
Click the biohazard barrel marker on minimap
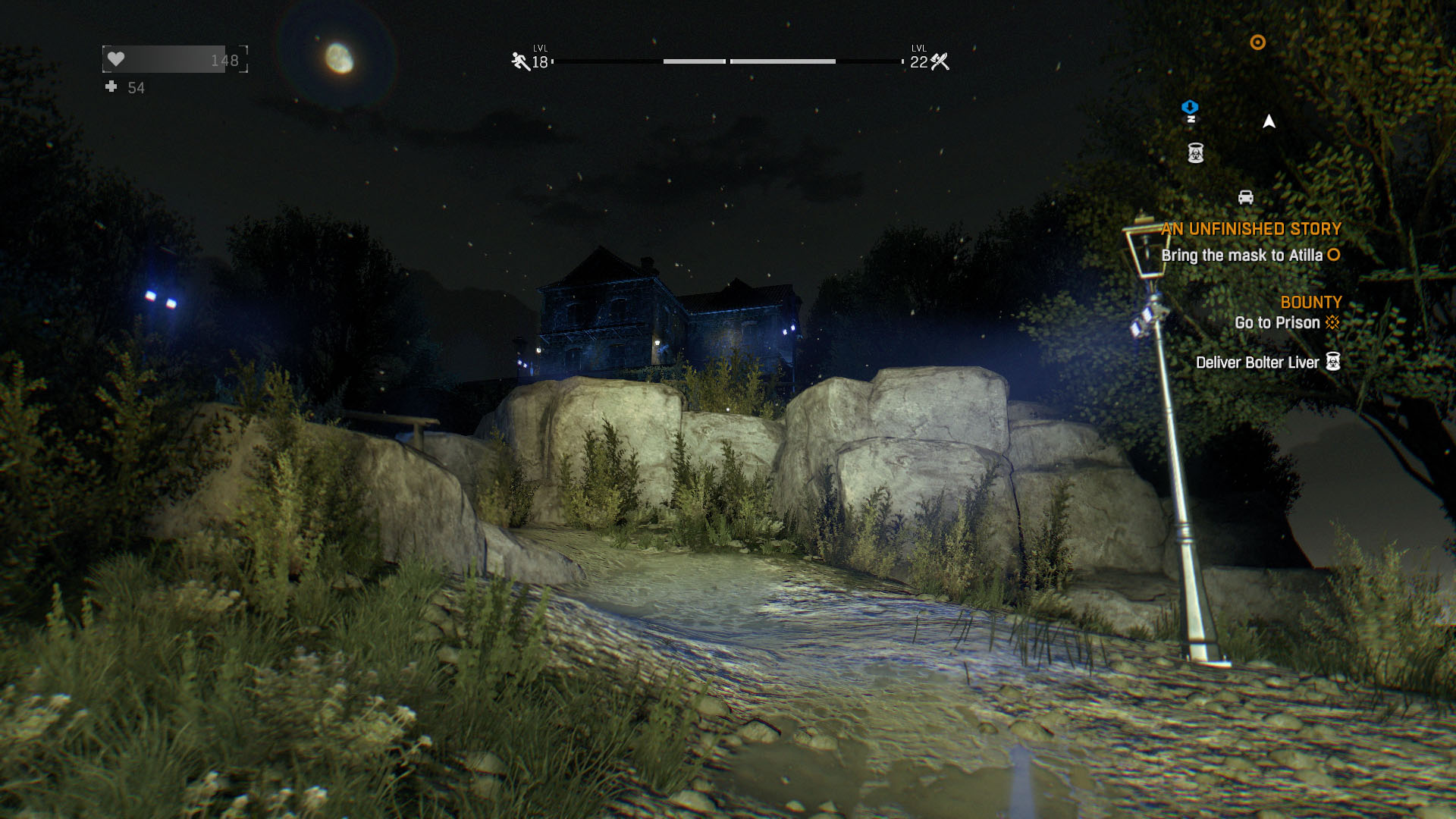[1196, 152]
